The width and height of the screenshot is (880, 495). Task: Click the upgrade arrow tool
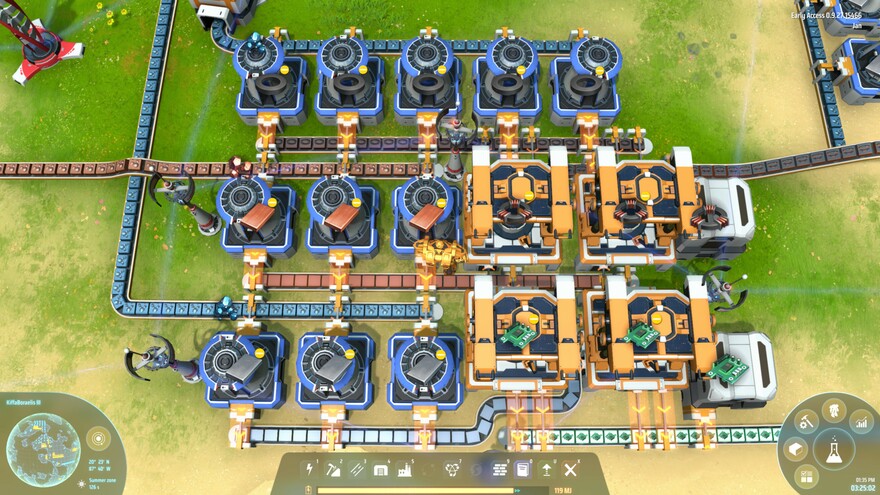[547, 469]
